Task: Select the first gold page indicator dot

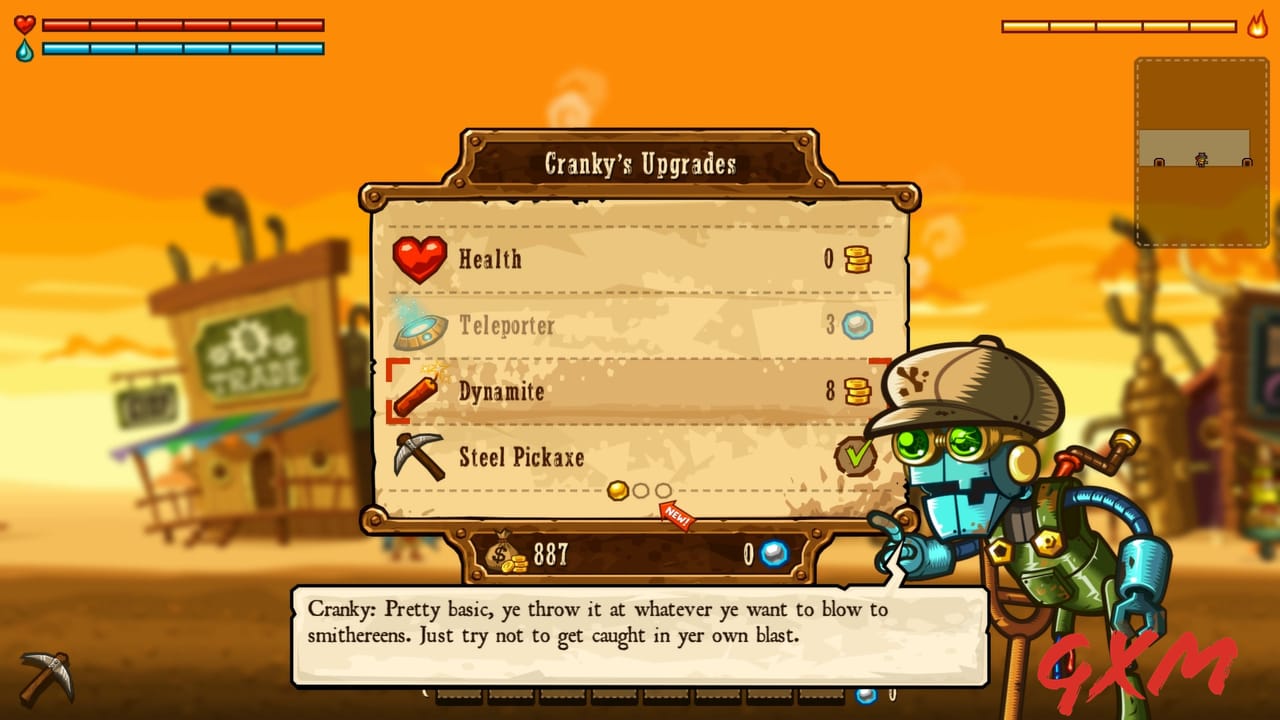Action: tap(618, 491)
